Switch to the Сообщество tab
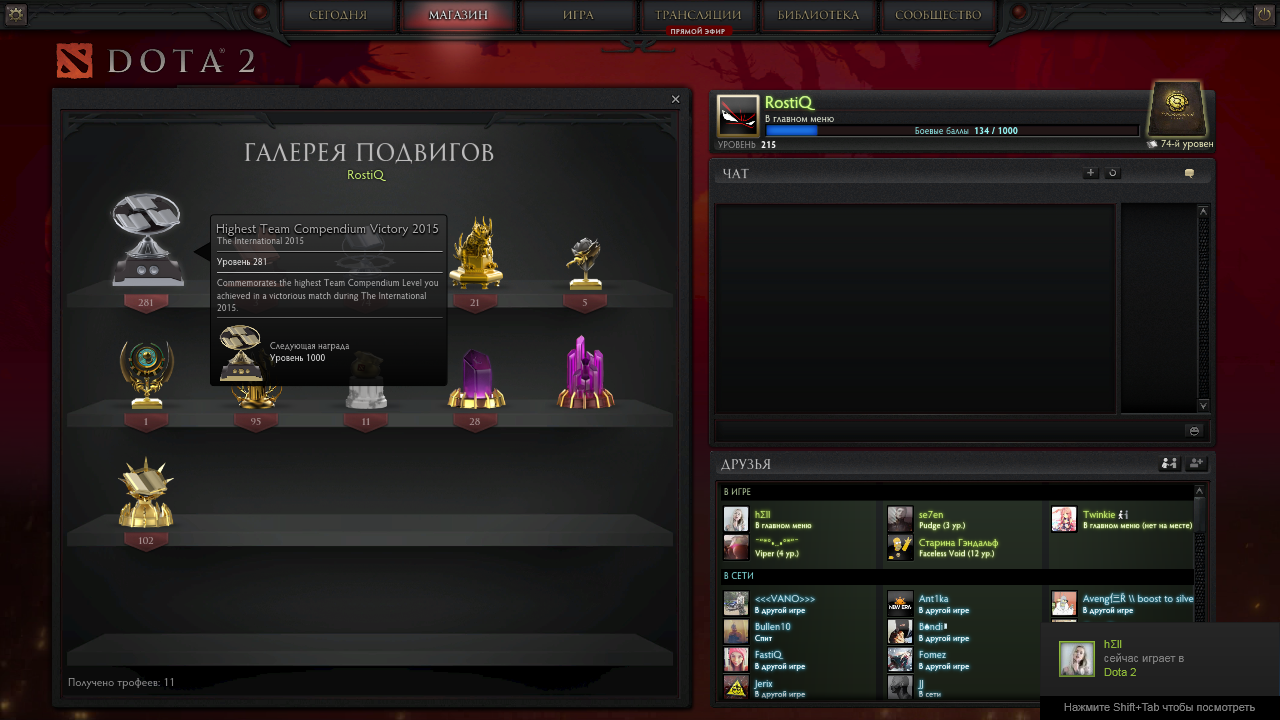The width and height of the screenshot is (1280, 720). [x=938, y=15]
